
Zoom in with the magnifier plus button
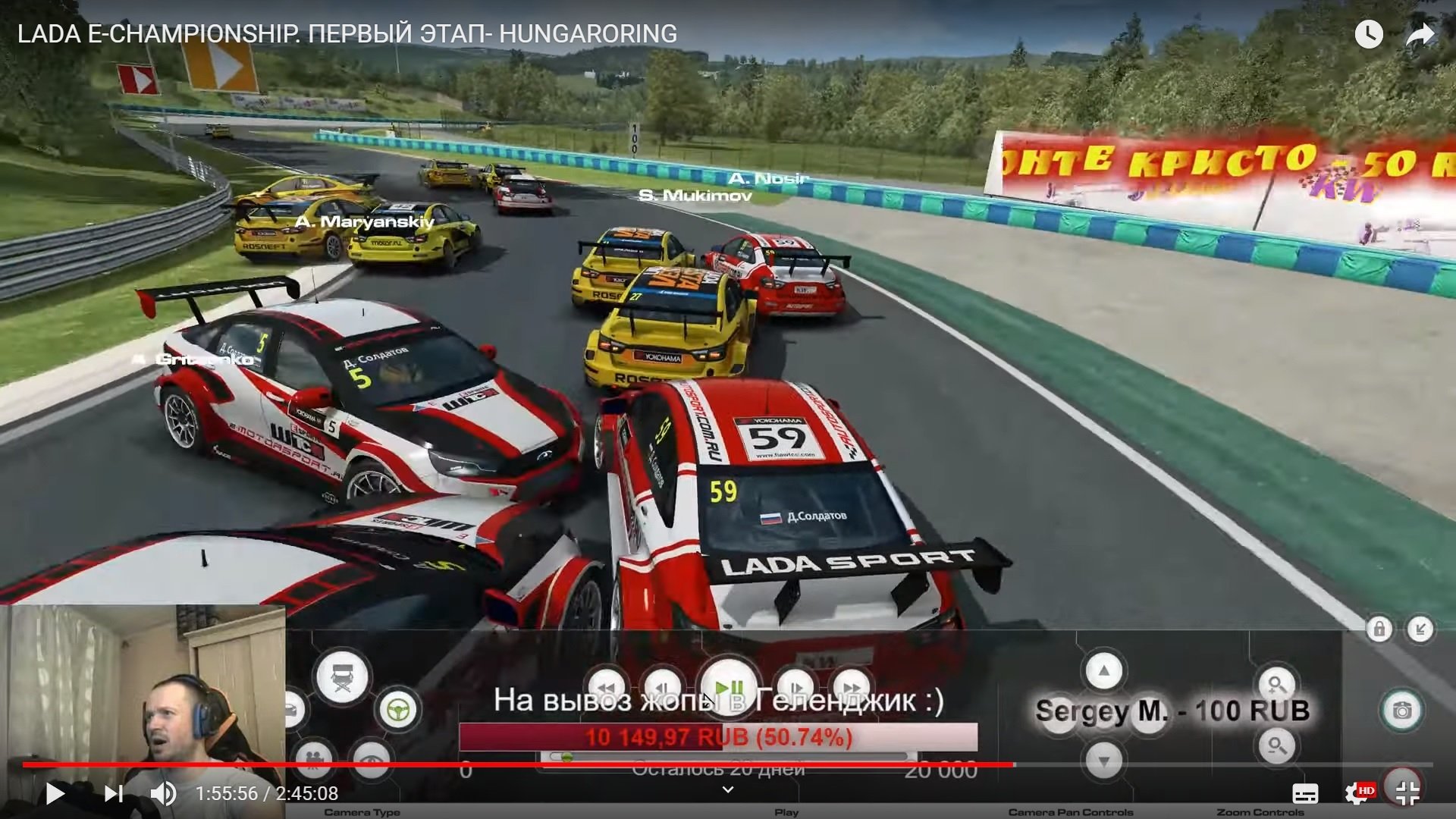[x=1277, y=685]
